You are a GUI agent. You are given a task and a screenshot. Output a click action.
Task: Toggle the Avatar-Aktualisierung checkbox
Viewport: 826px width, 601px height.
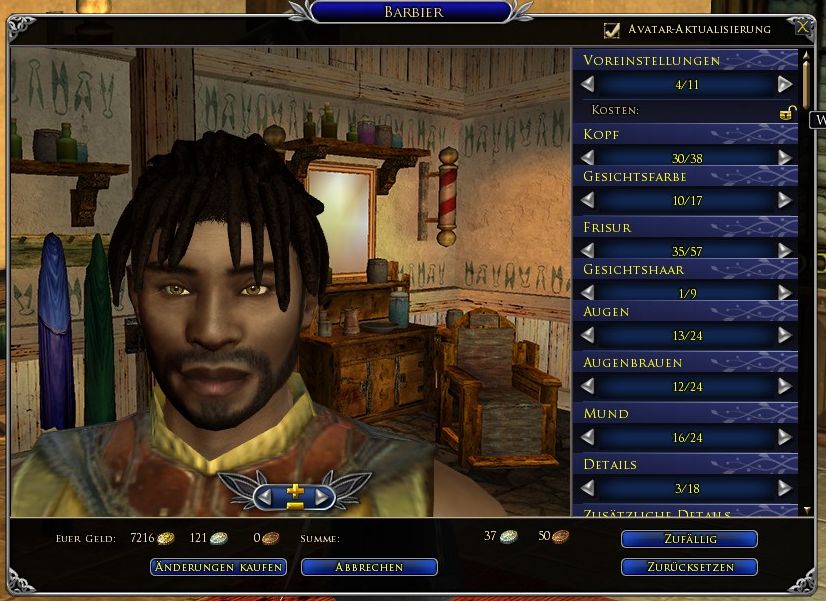612,30
